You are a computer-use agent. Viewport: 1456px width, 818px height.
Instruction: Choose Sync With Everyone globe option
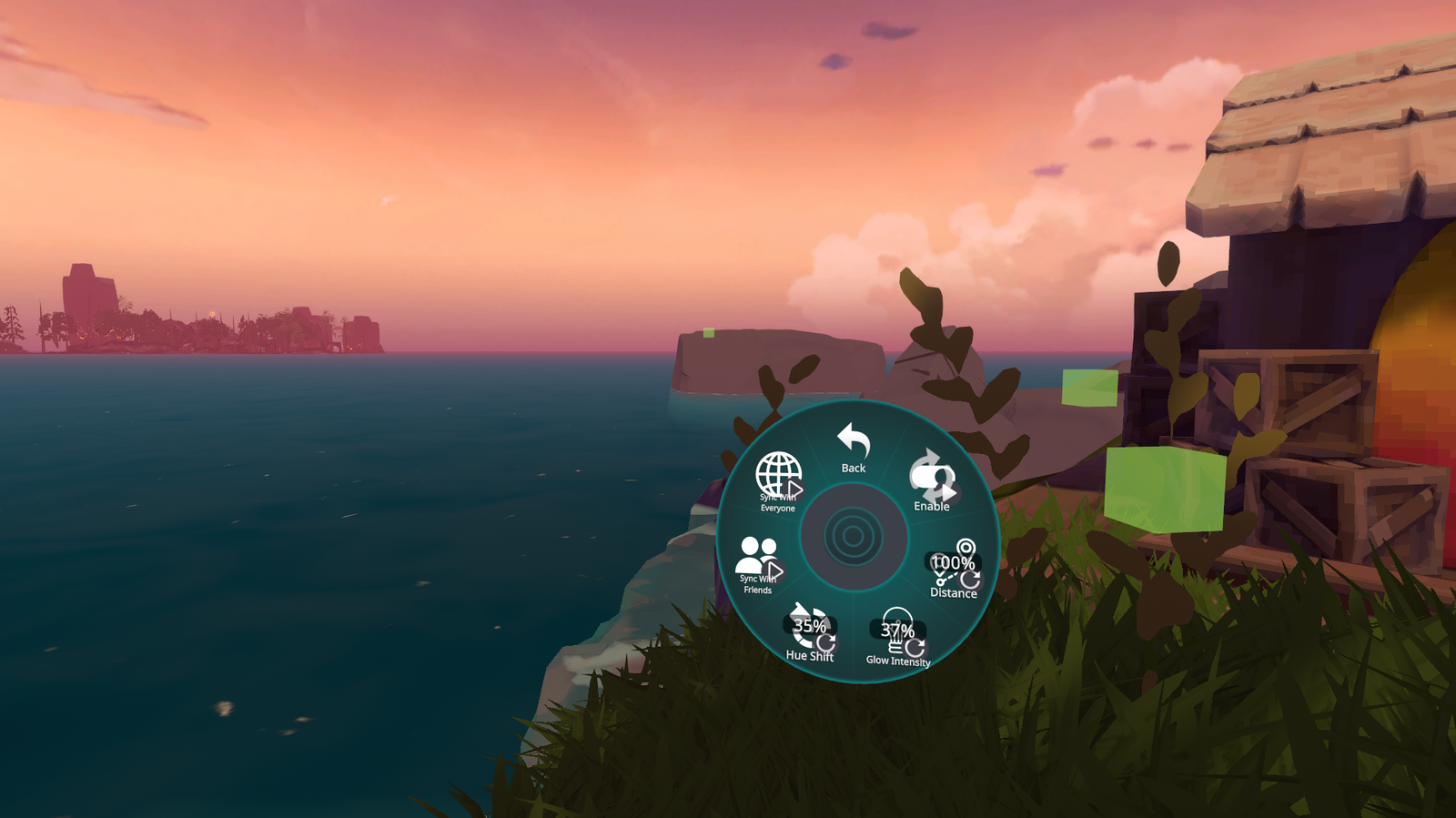tap(778, 481)
